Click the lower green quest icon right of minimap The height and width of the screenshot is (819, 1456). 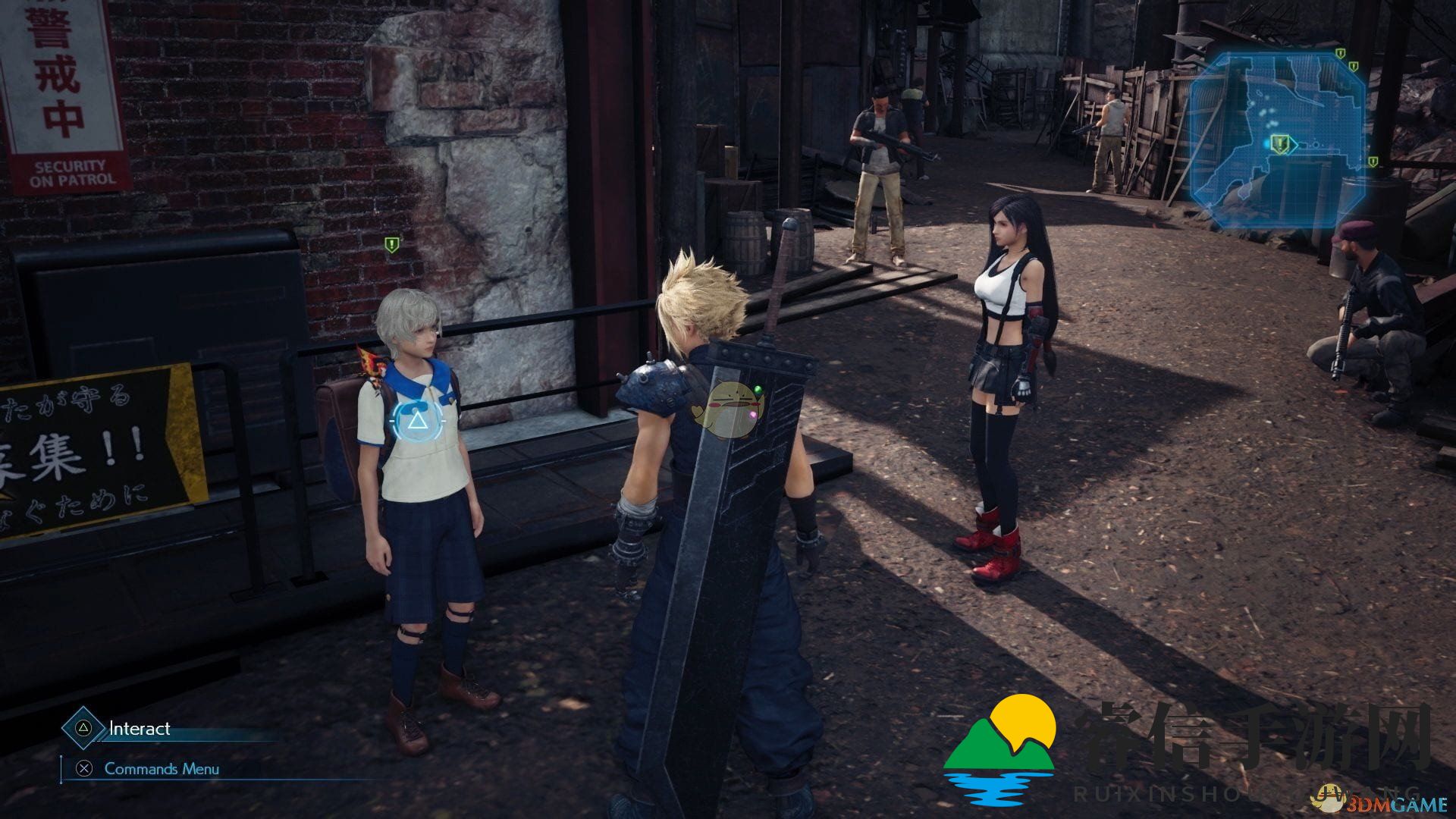1373,162
